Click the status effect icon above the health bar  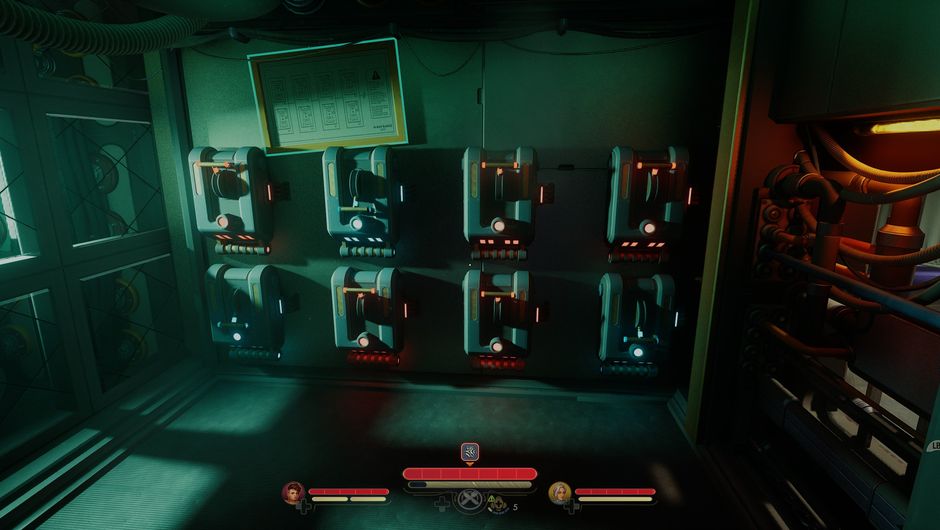point(469,451)
